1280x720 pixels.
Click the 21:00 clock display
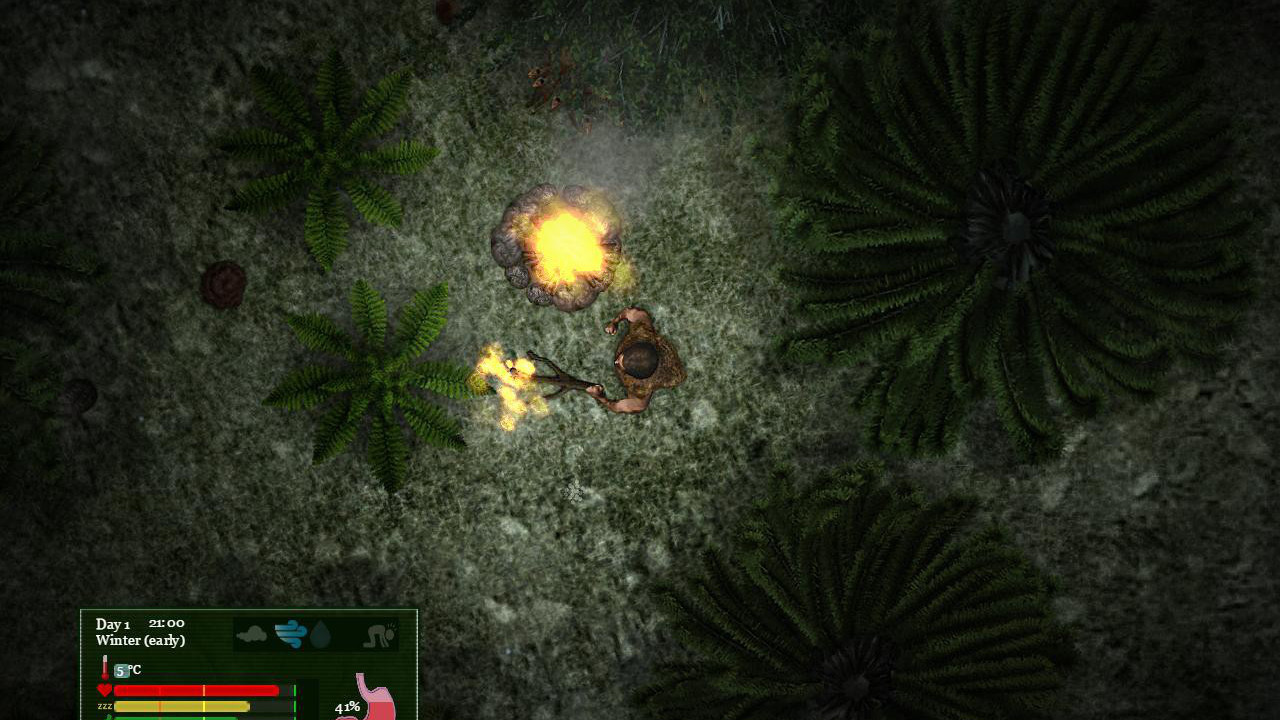pyautogui.click(x=165, y=623)
